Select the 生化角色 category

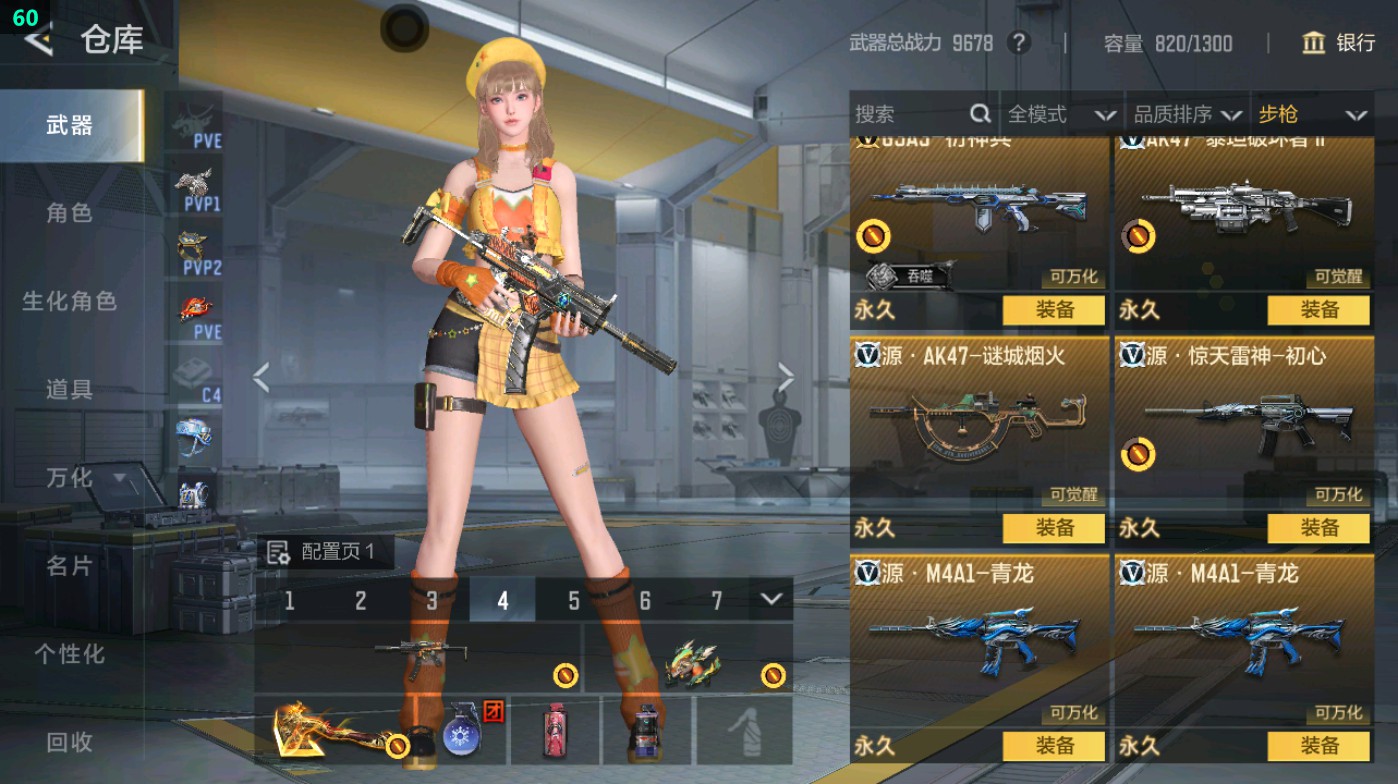tap(70, 301)
